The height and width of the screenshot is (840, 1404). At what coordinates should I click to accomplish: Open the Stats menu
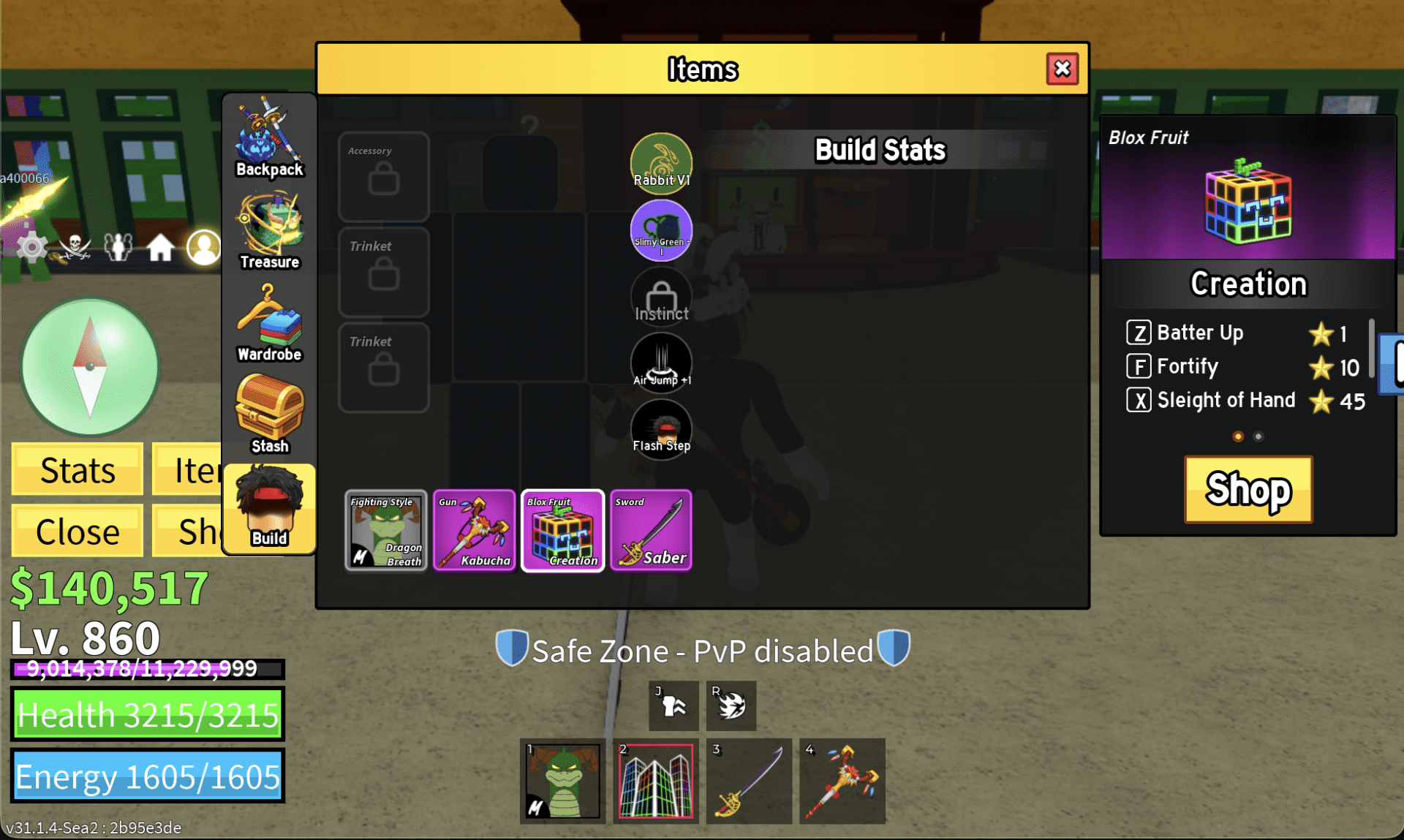[76, 469]
